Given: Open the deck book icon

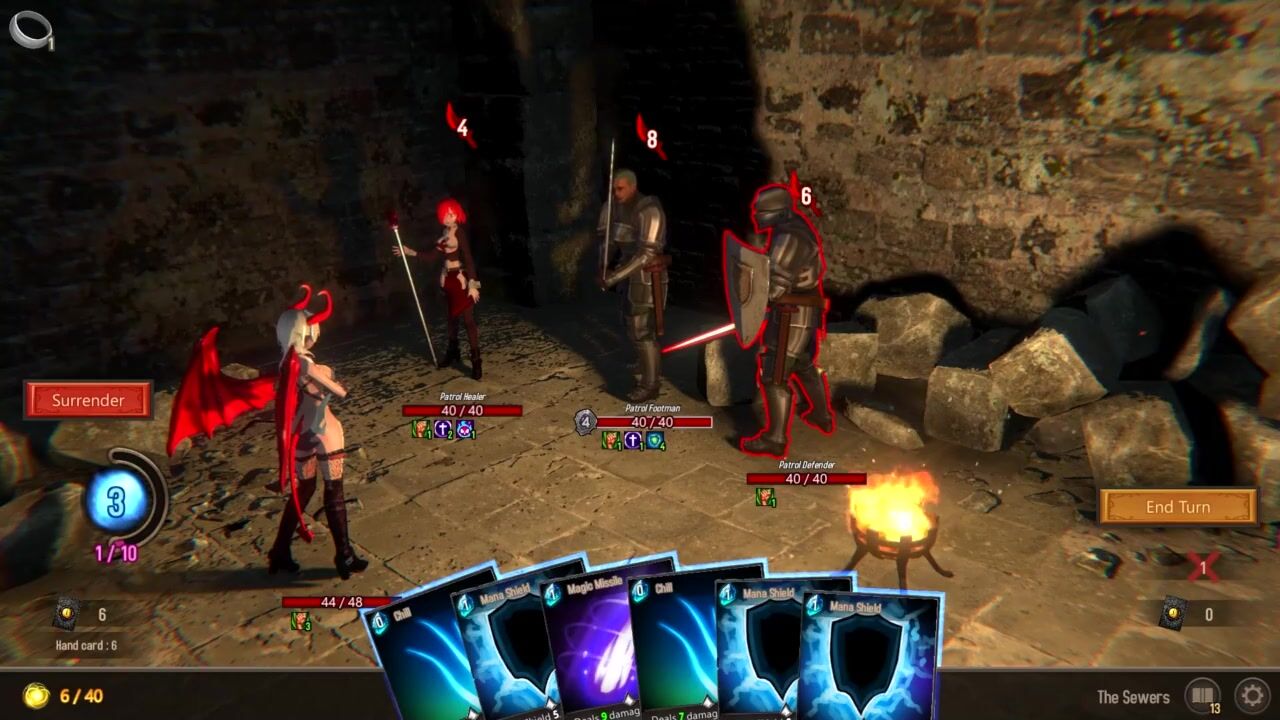Looking at the screenshot, I should pos(1202,695).
